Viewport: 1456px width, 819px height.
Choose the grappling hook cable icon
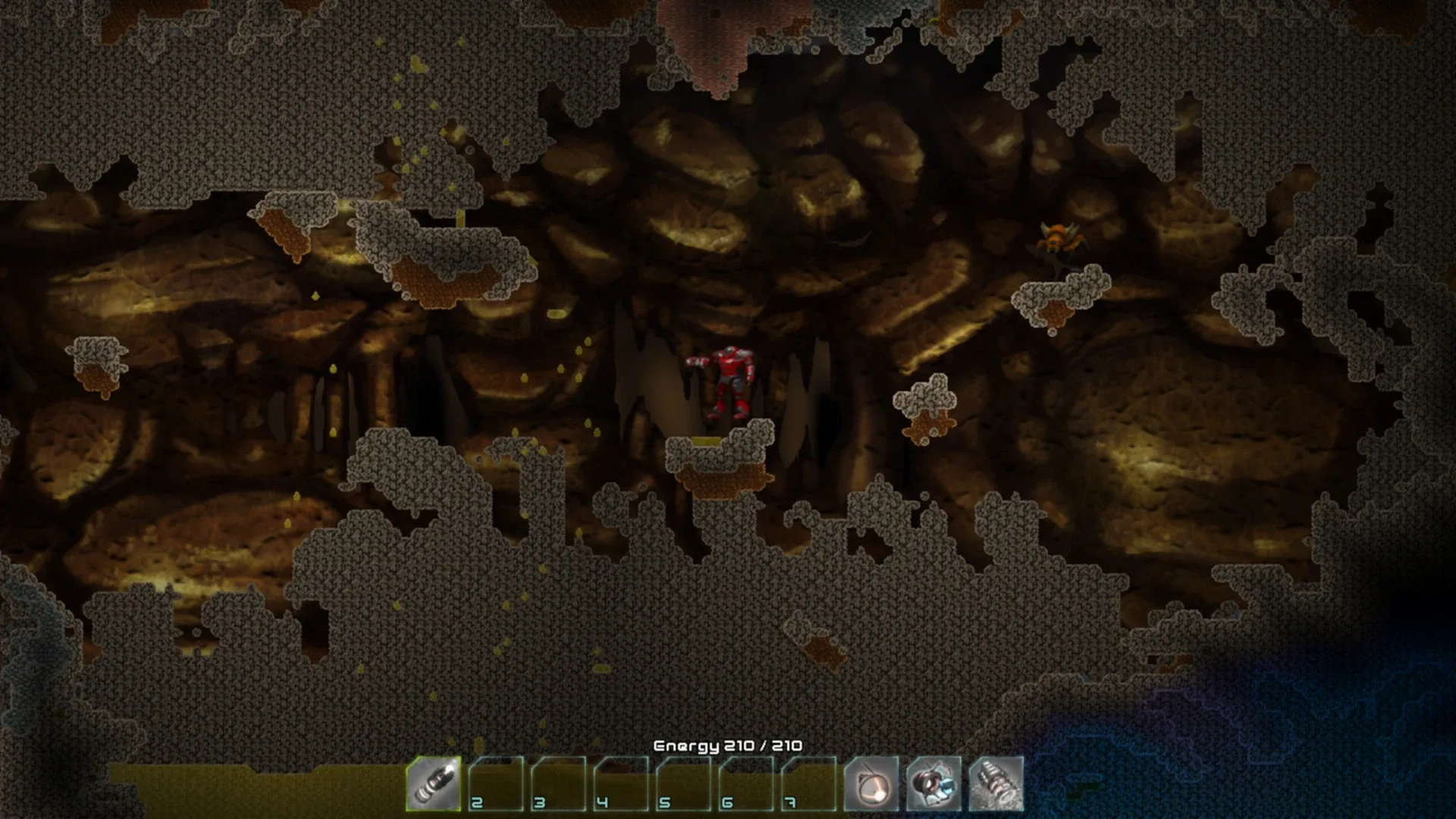[x=871, y=783]
